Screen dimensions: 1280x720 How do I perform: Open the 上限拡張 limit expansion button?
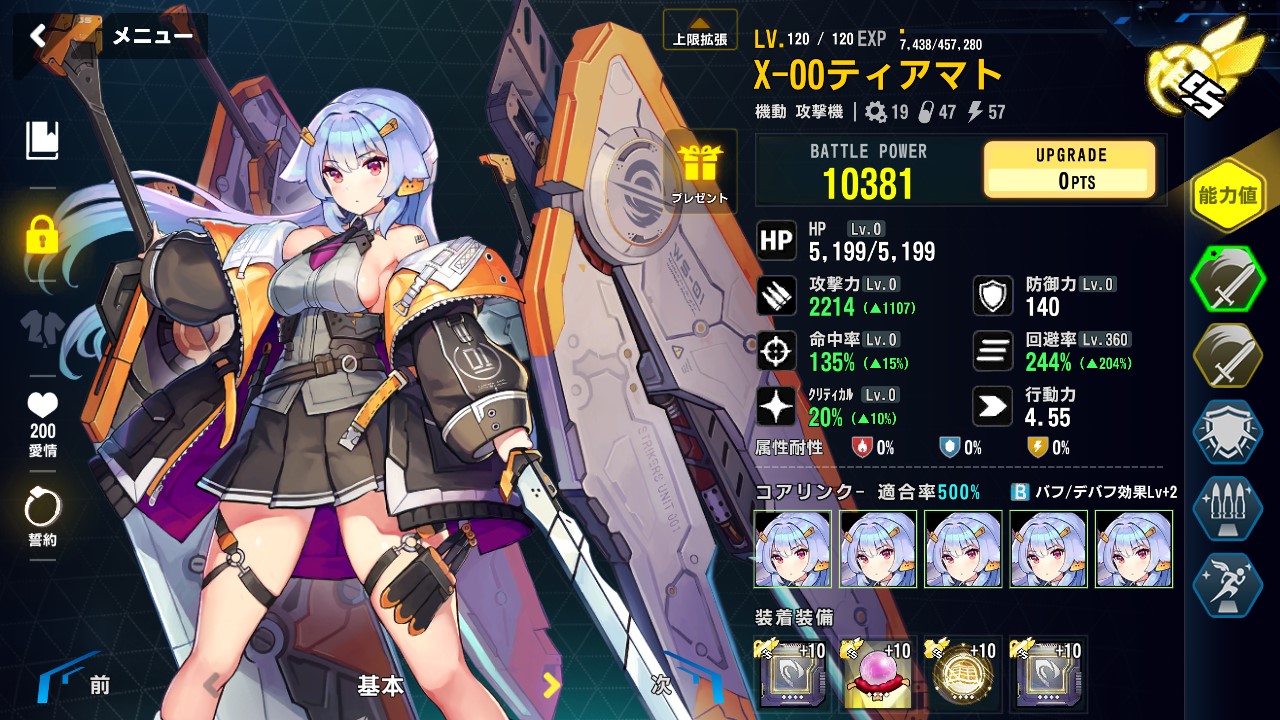(700, 31)
